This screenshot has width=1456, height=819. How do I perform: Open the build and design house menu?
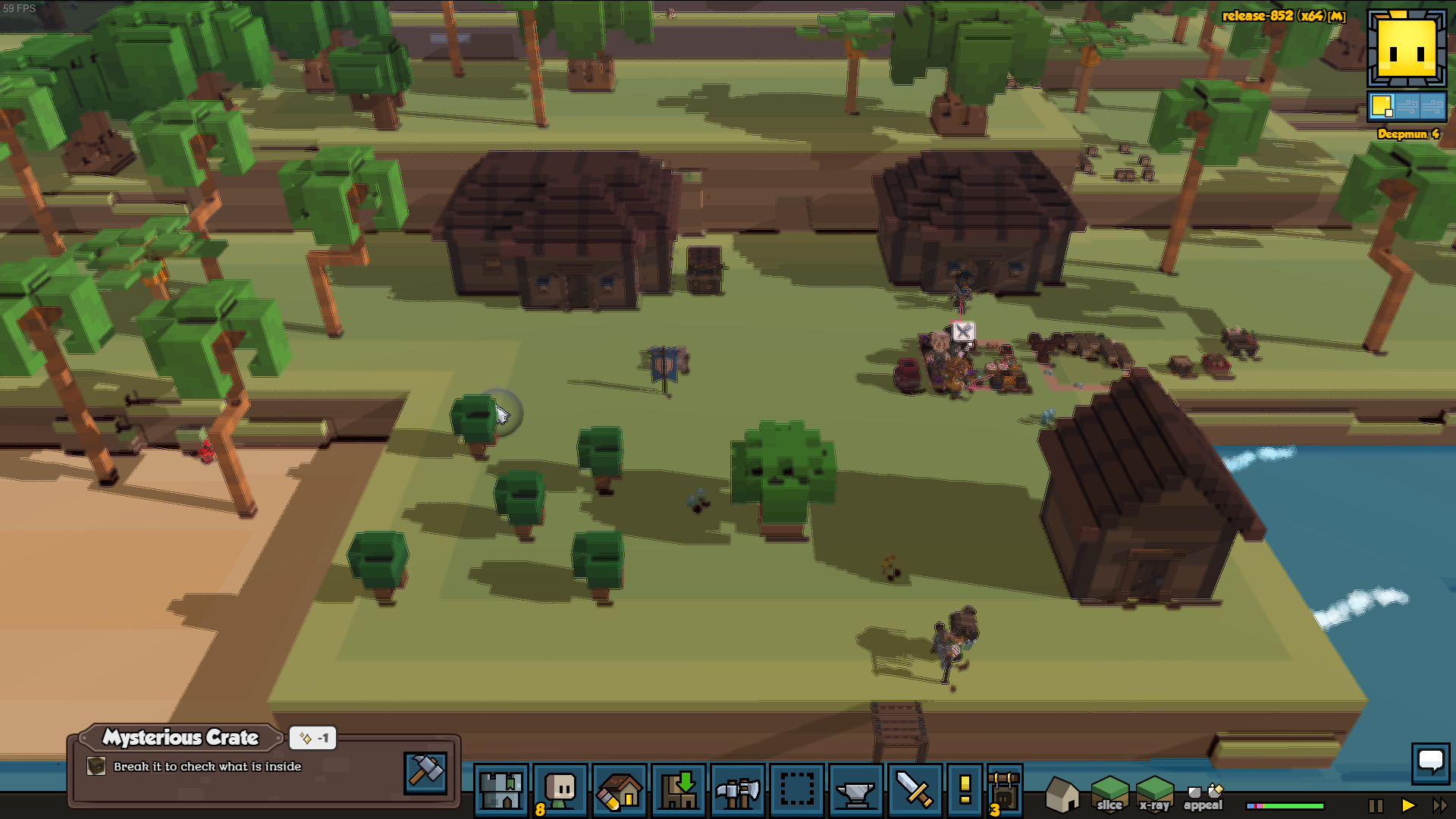pos(620,790)
